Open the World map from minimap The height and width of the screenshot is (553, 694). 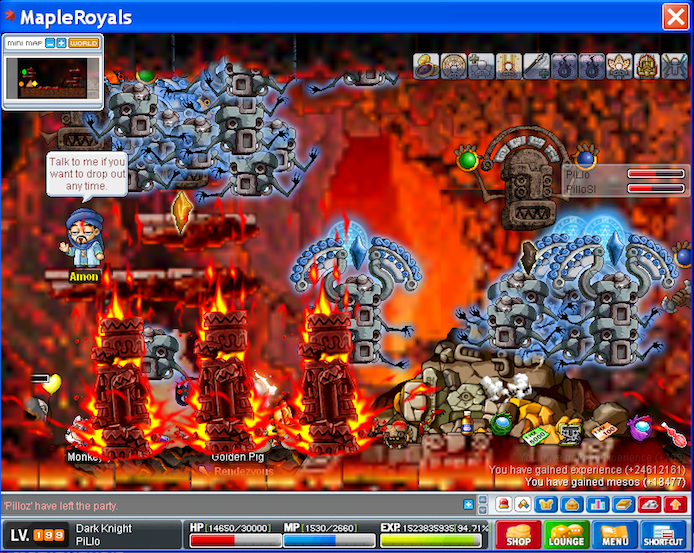point(84,43)
